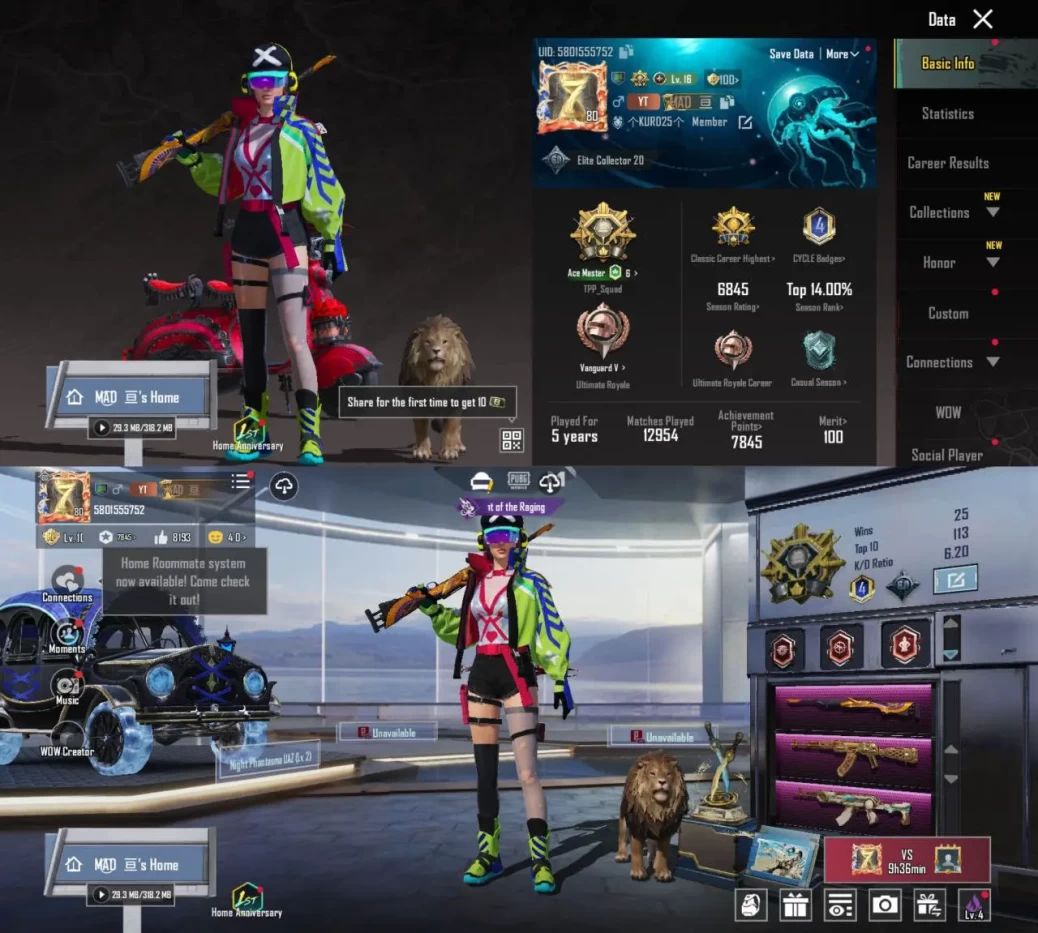
Task: Switch to the Career Results tab
Action: pos(947,163)
